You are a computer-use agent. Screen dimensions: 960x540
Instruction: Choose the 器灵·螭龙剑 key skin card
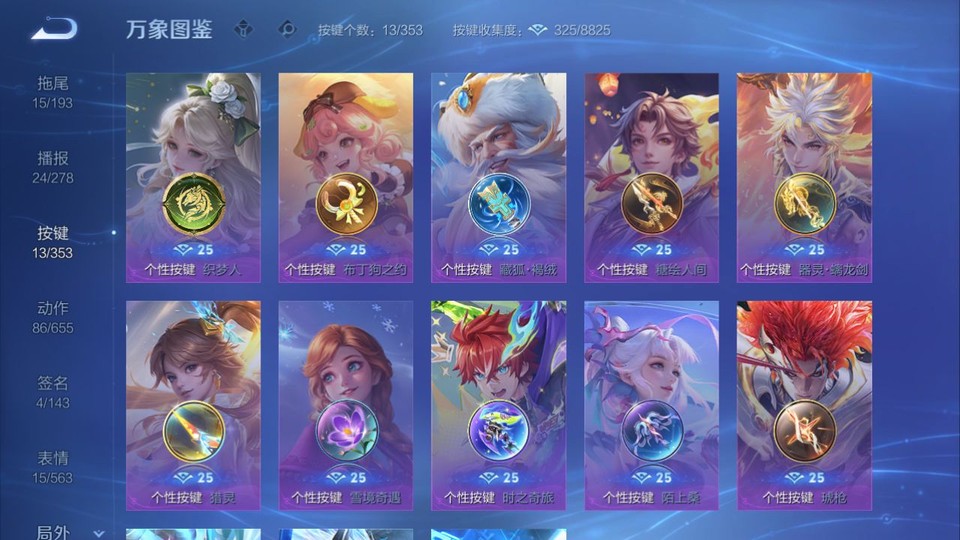tap(804, 177)
